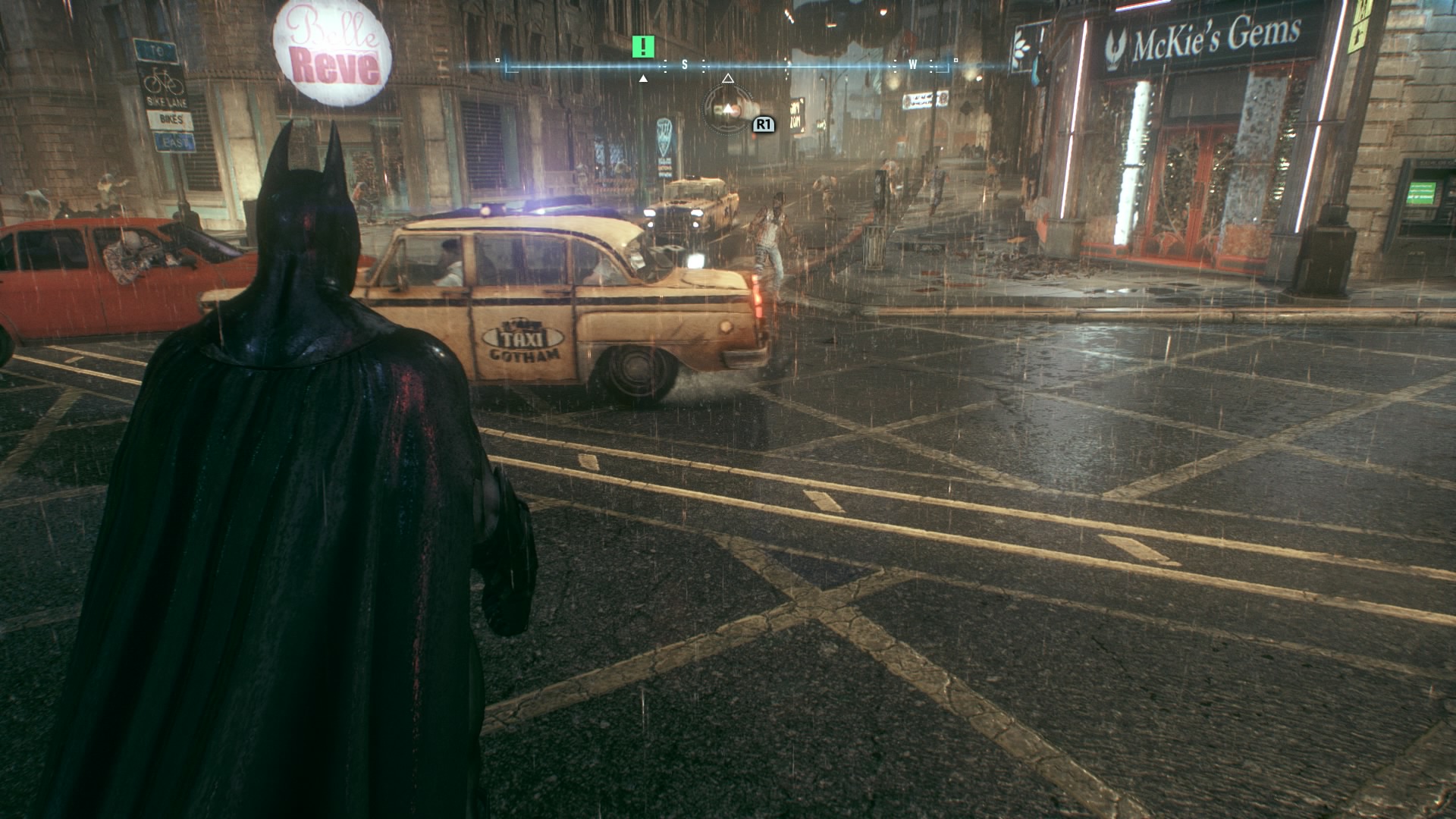Click the circular scan reticle in the HUD

pos(728,111)
